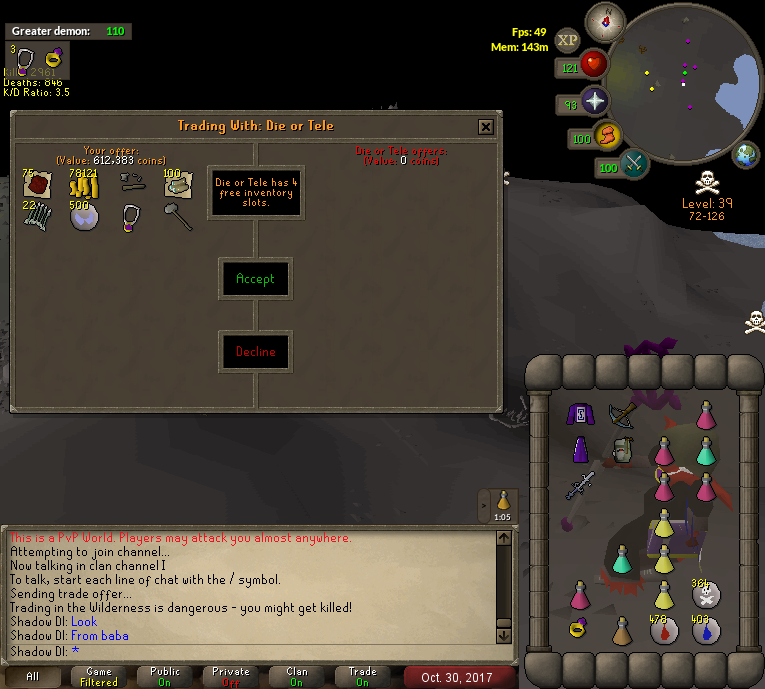Toggle quick prayers with the prayer orb
Image resolution: width=765 pixels, height=689 pixels.
tap(595, 102)
